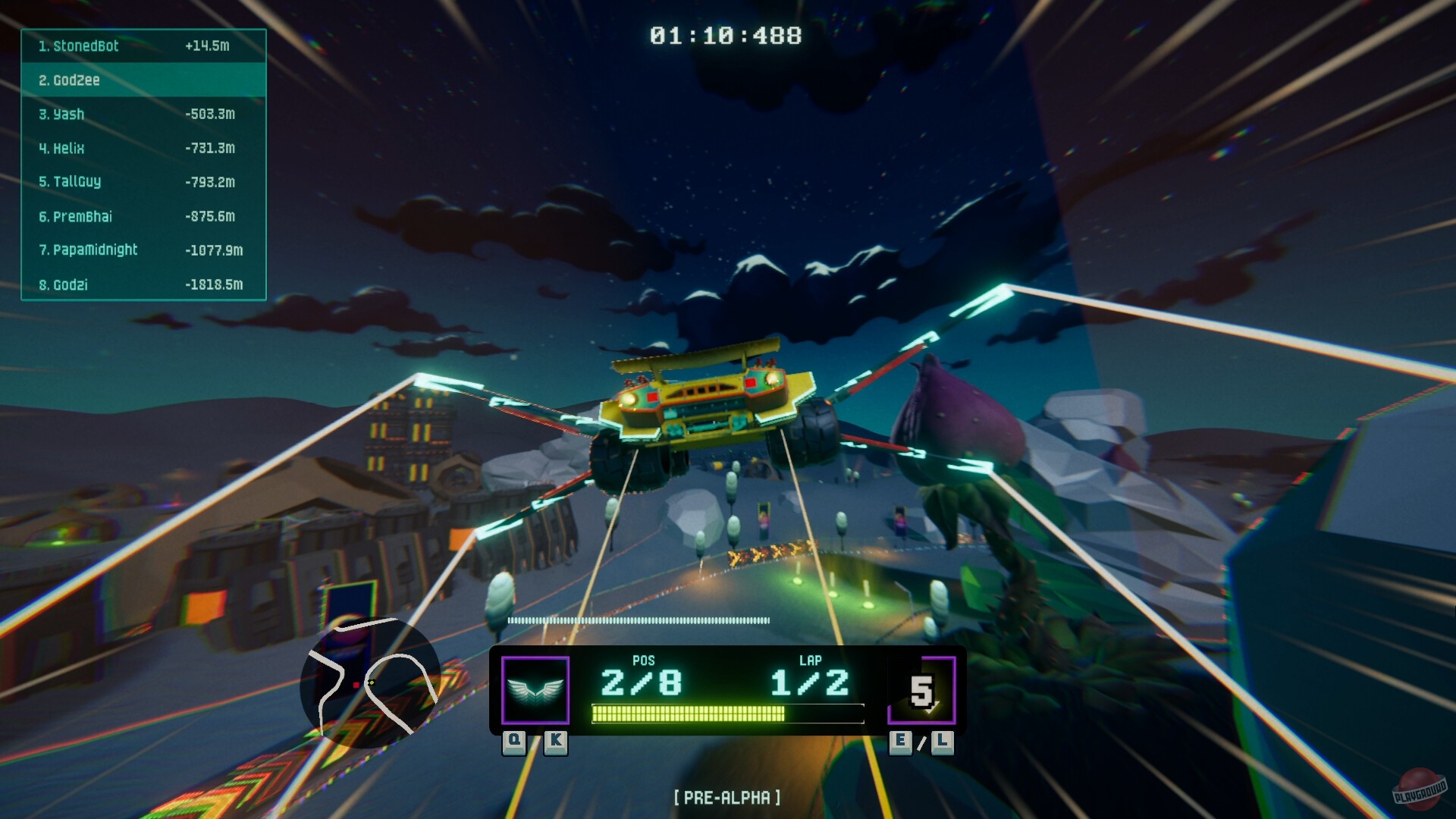This screenshot has width=1456, height=819.
Task: Select the PapaMidnight leaderboard entry
Action: coord(143,250)
